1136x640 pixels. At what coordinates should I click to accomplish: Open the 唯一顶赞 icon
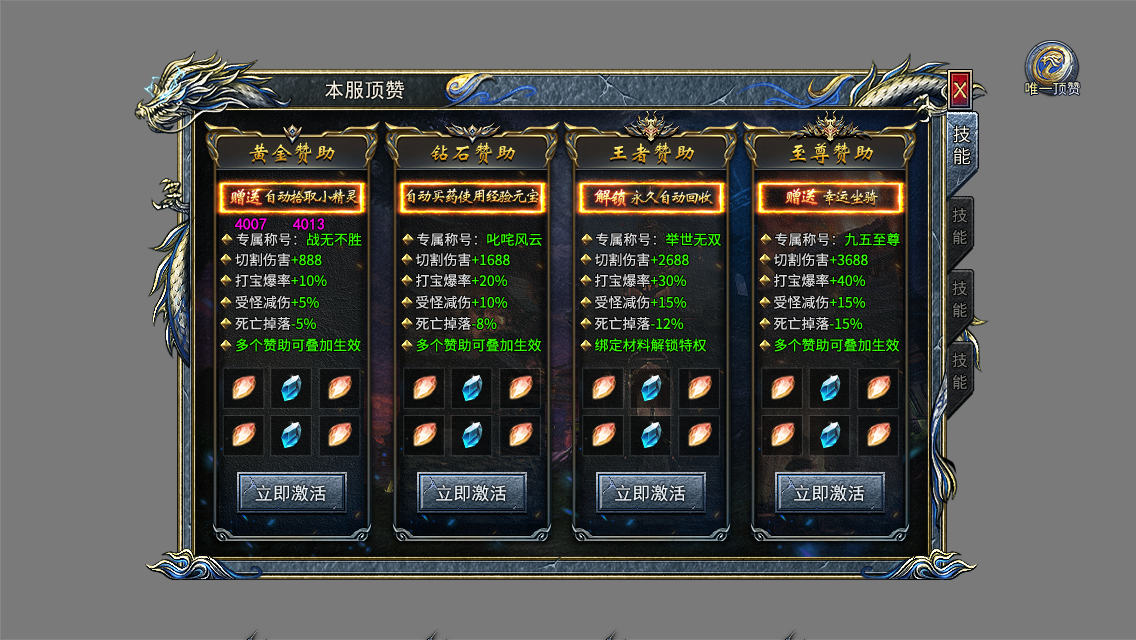1052,67
